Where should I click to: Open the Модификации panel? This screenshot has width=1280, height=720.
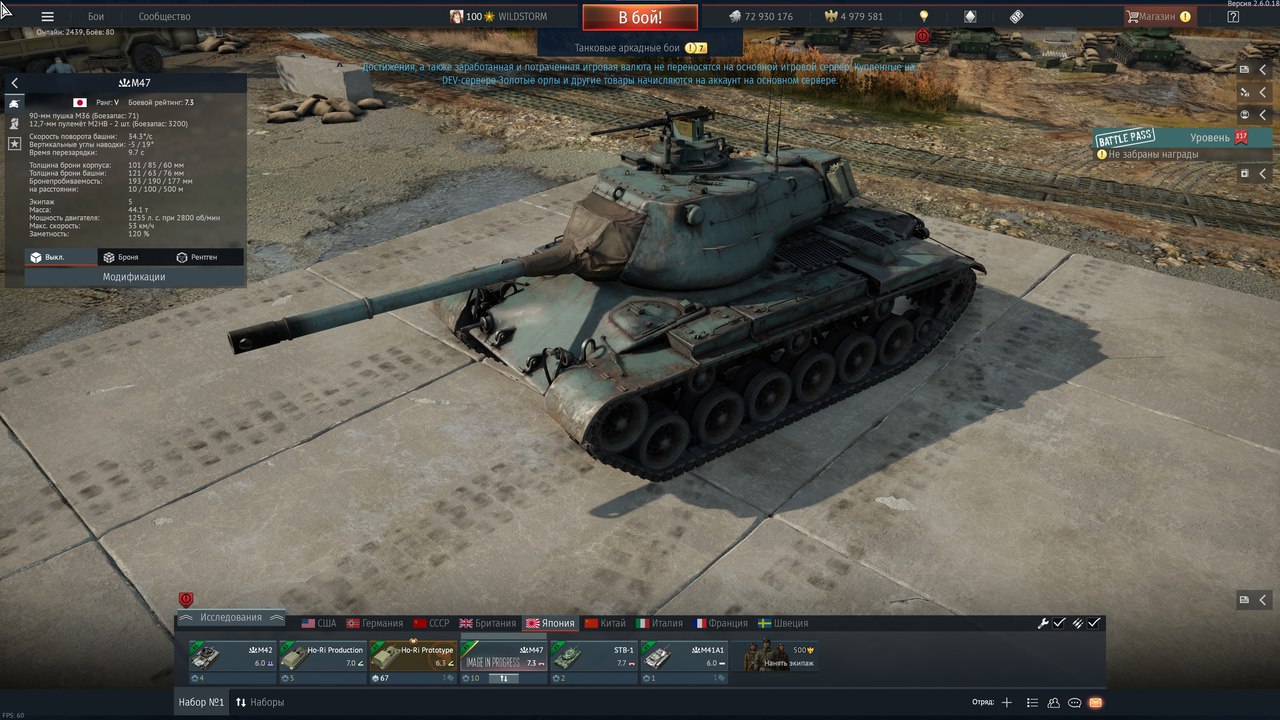pos(134,277)
